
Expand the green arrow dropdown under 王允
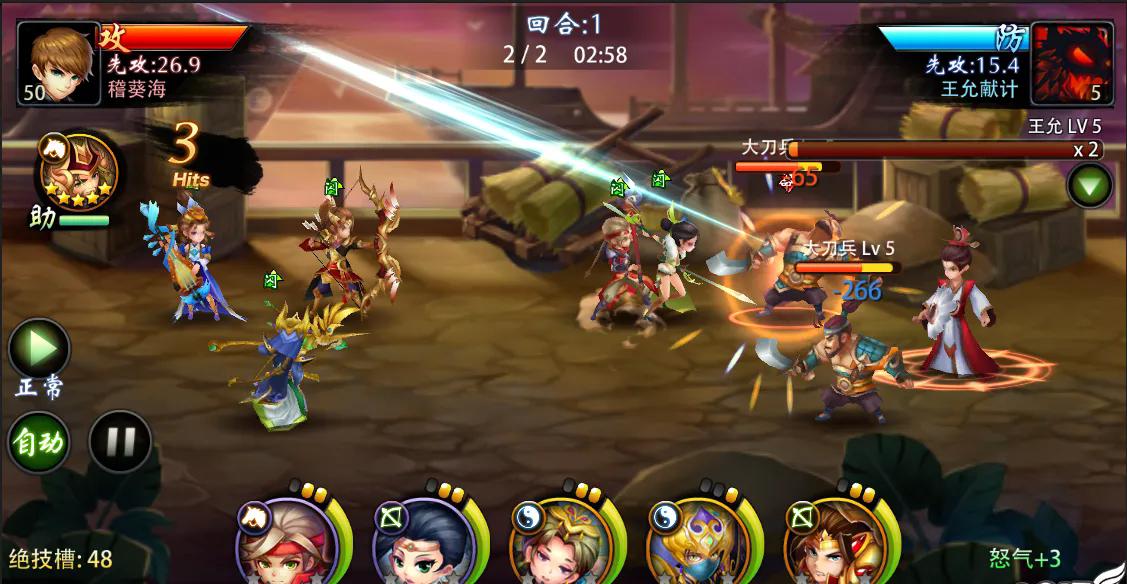[1089, 186]
